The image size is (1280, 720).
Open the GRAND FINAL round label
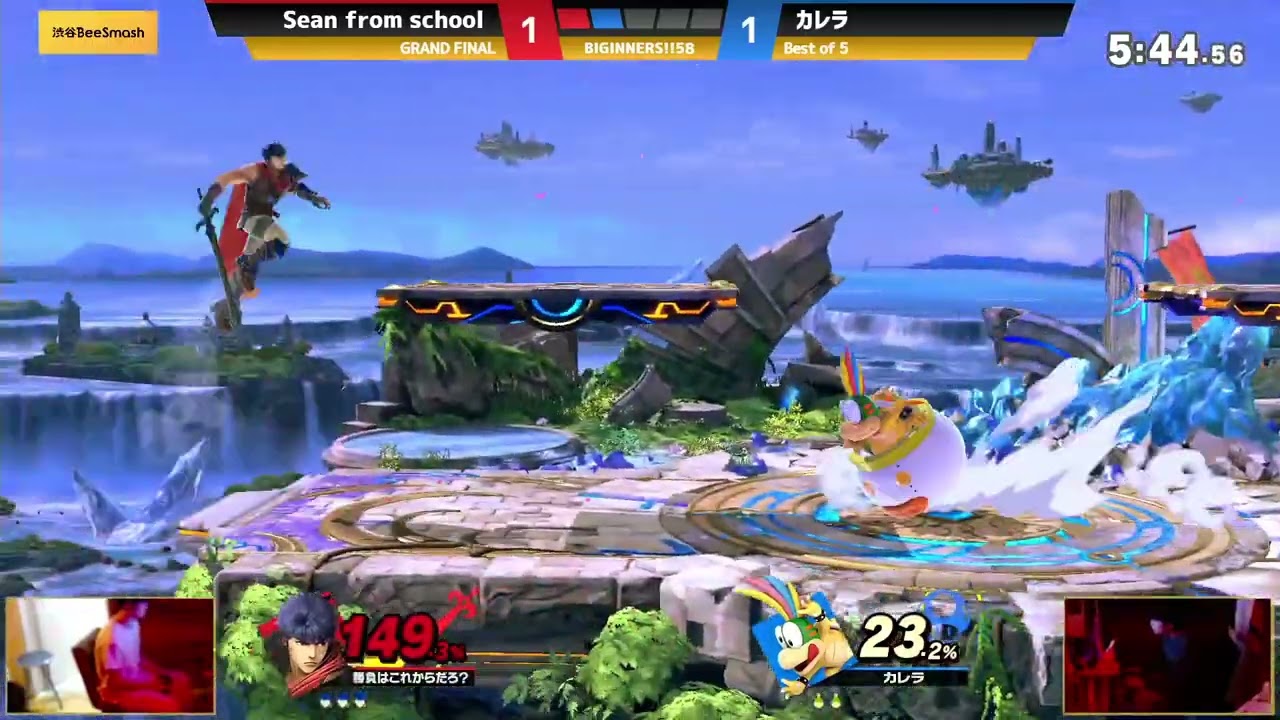click(447, 46)
